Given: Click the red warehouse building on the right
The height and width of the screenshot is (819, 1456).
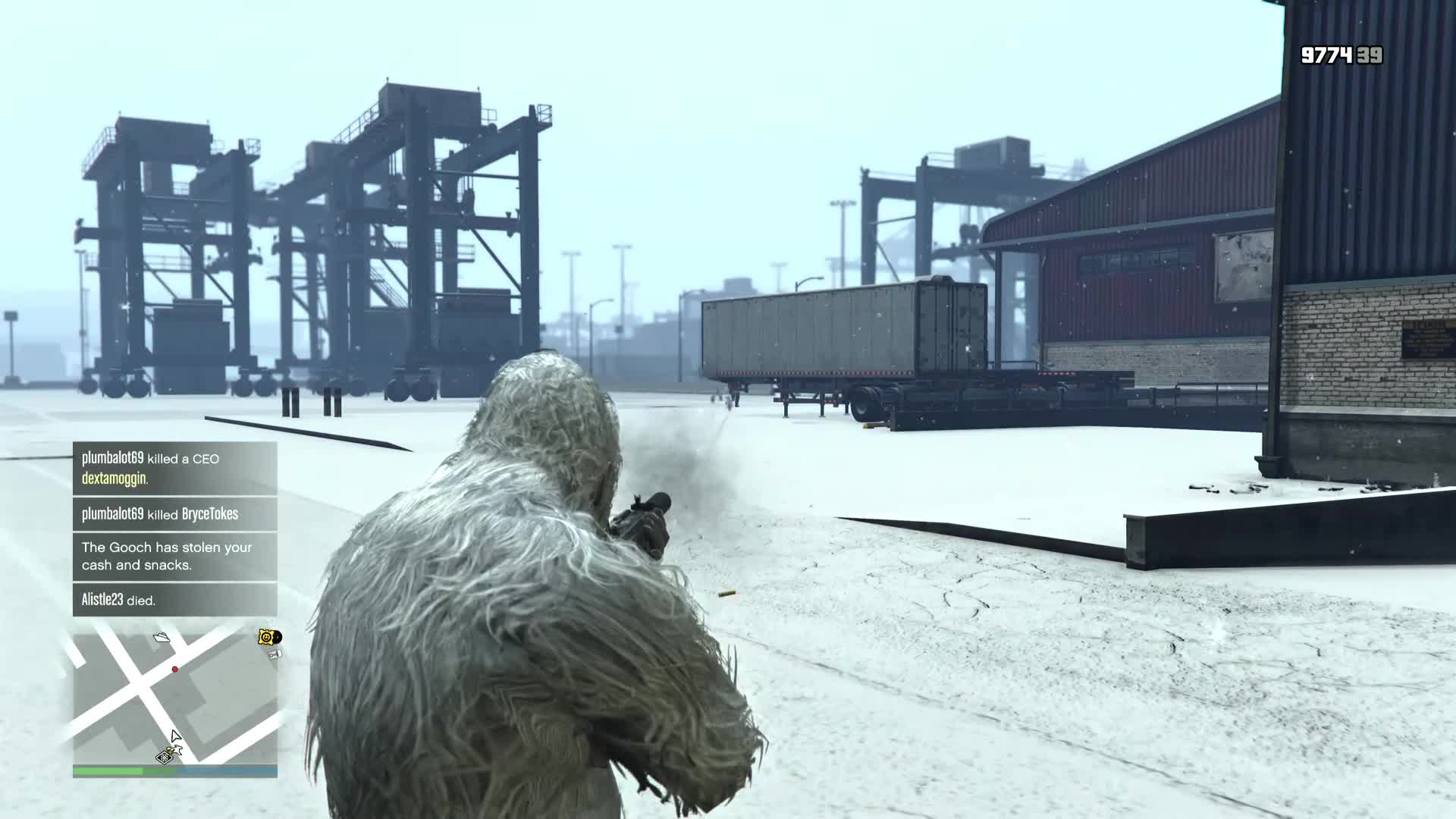Looking at the screenshot, I should 1137,243.
